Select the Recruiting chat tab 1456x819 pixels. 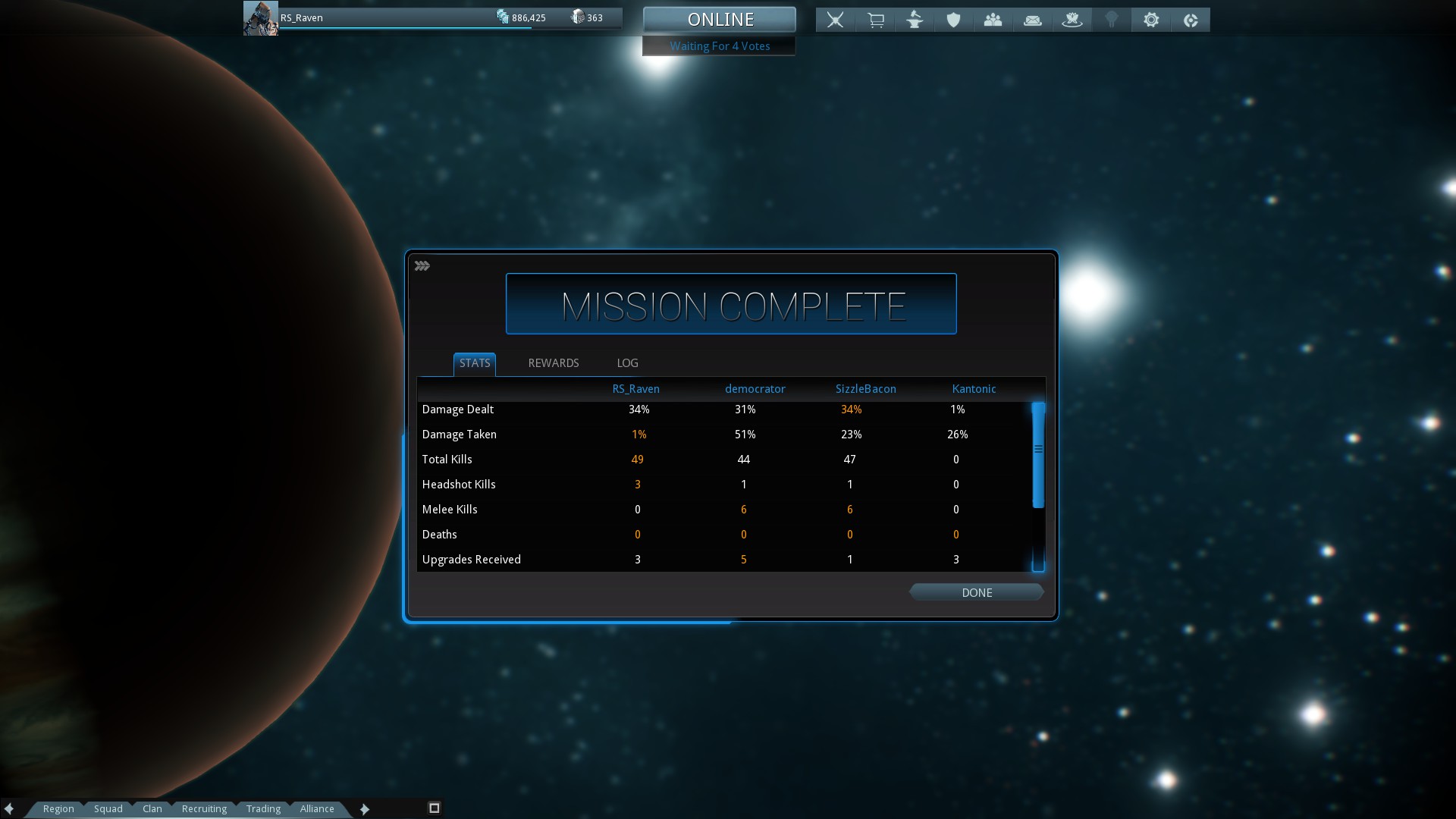tap(204, 808)
